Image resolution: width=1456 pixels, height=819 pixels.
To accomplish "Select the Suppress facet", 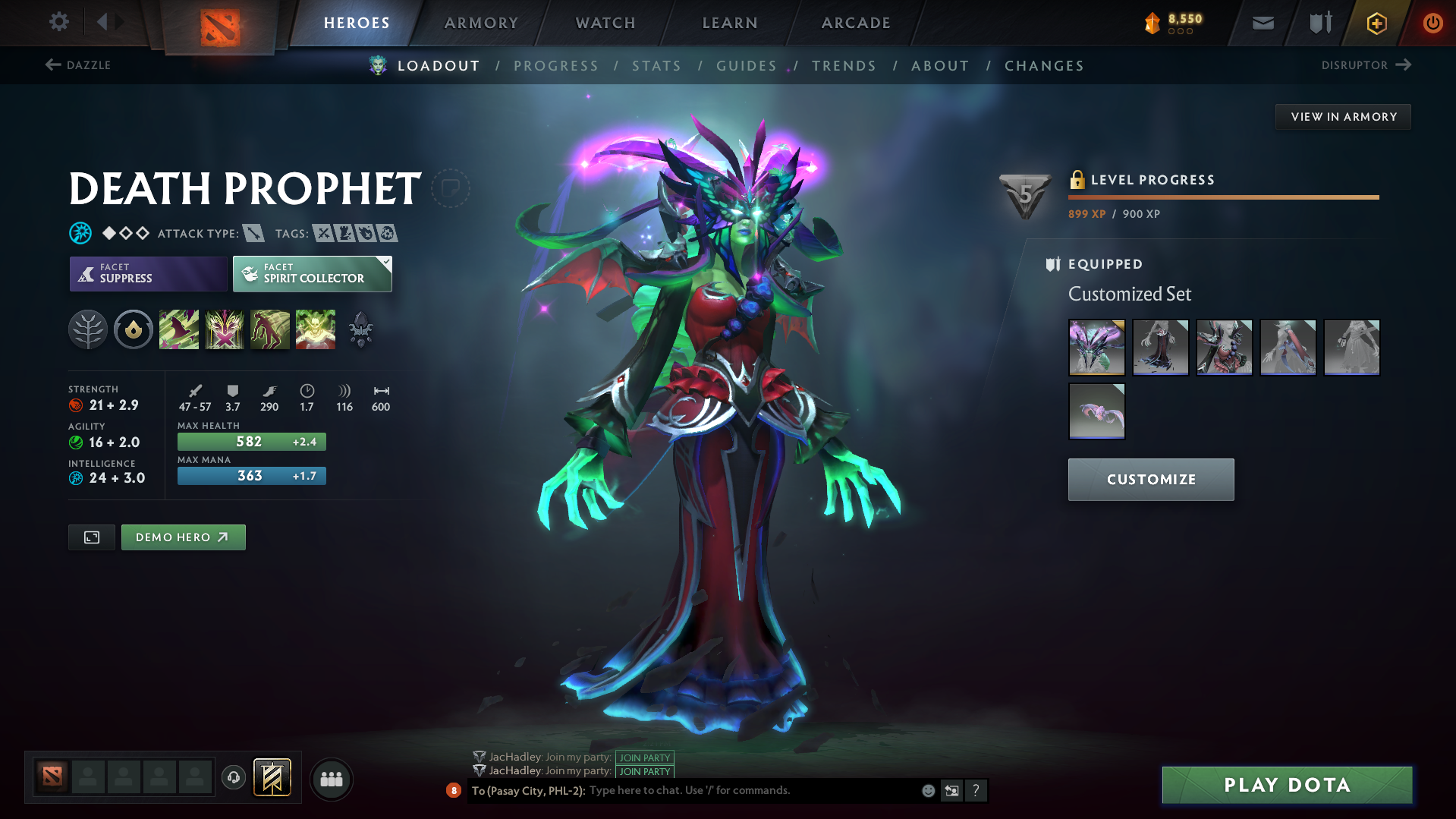I will (147, 273).
